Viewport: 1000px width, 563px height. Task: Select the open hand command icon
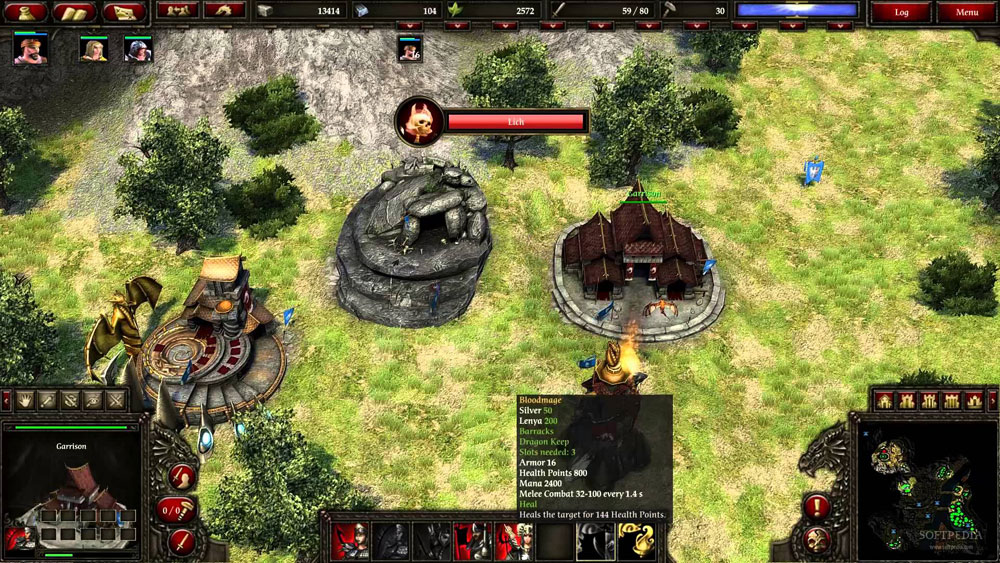[25, 401]
